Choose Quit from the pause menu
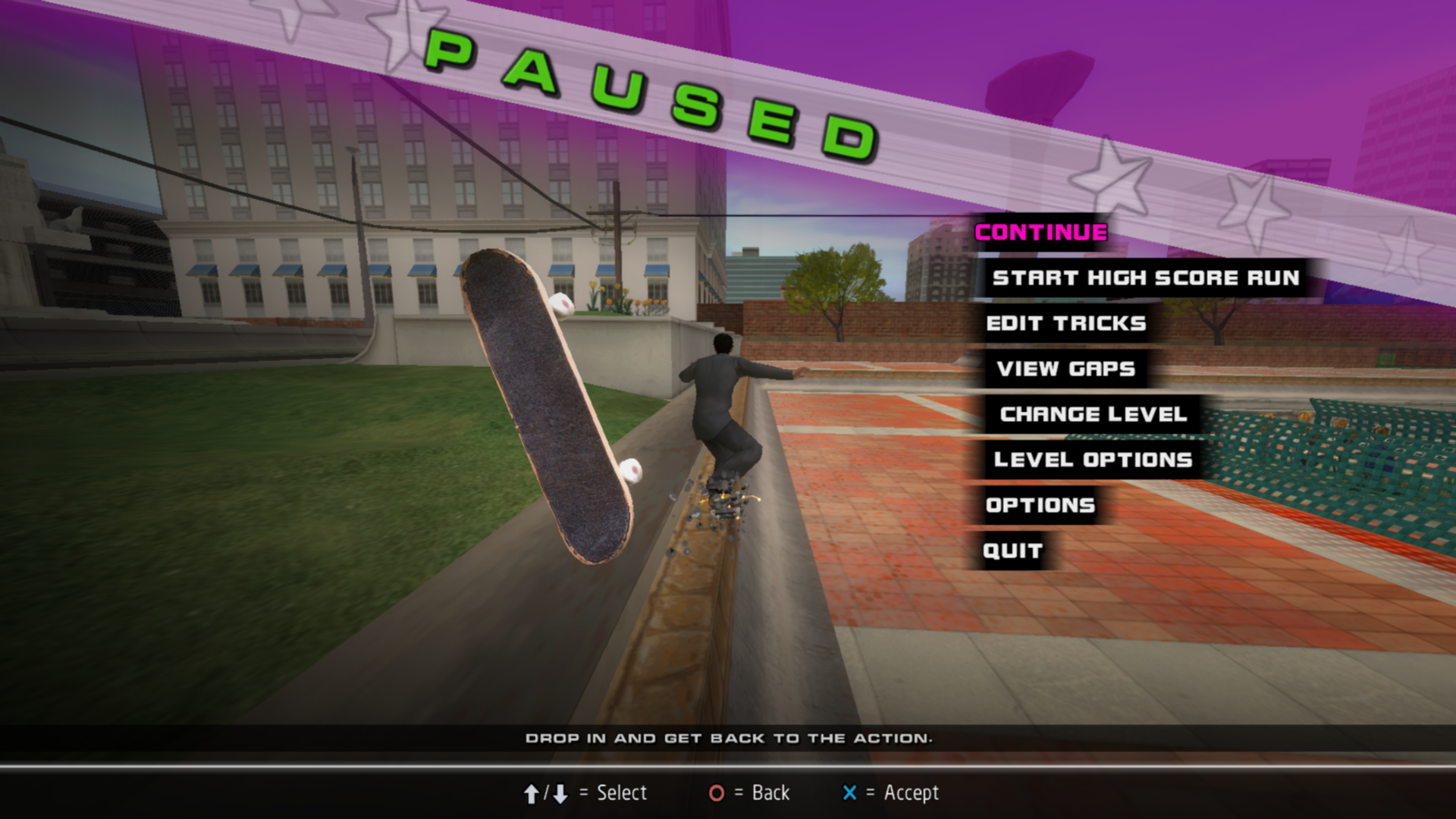 [1012, 551]
